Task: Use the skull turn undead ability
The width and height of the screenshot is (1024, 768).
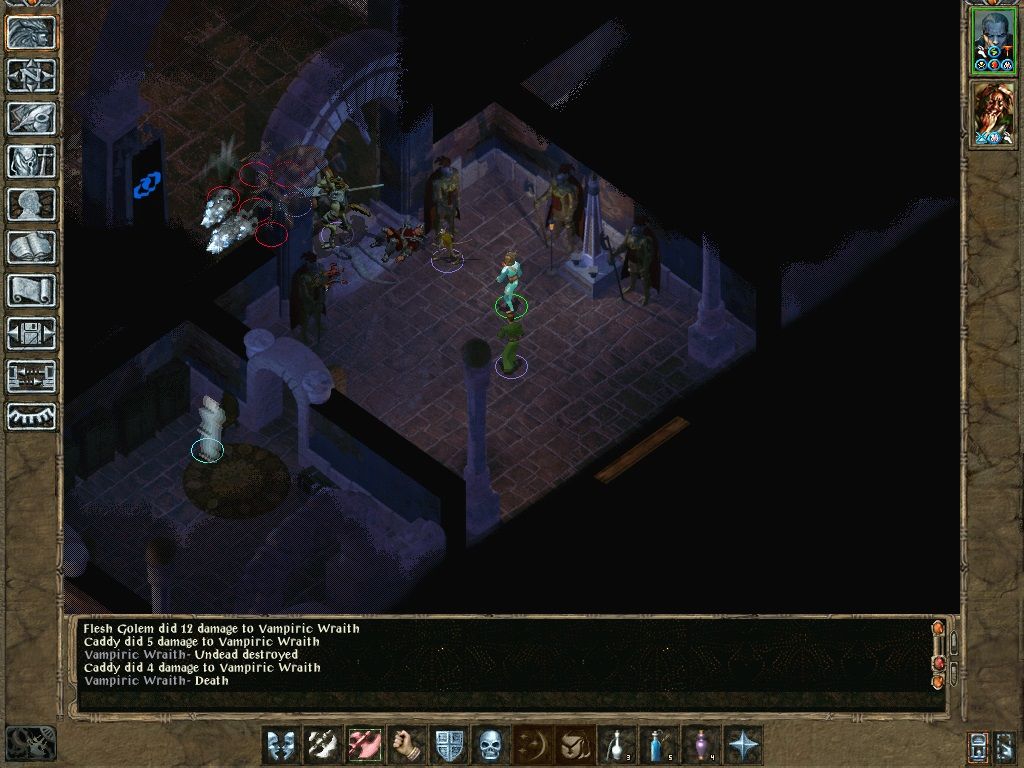Action: pyautogui.click(x=492, y=745)
